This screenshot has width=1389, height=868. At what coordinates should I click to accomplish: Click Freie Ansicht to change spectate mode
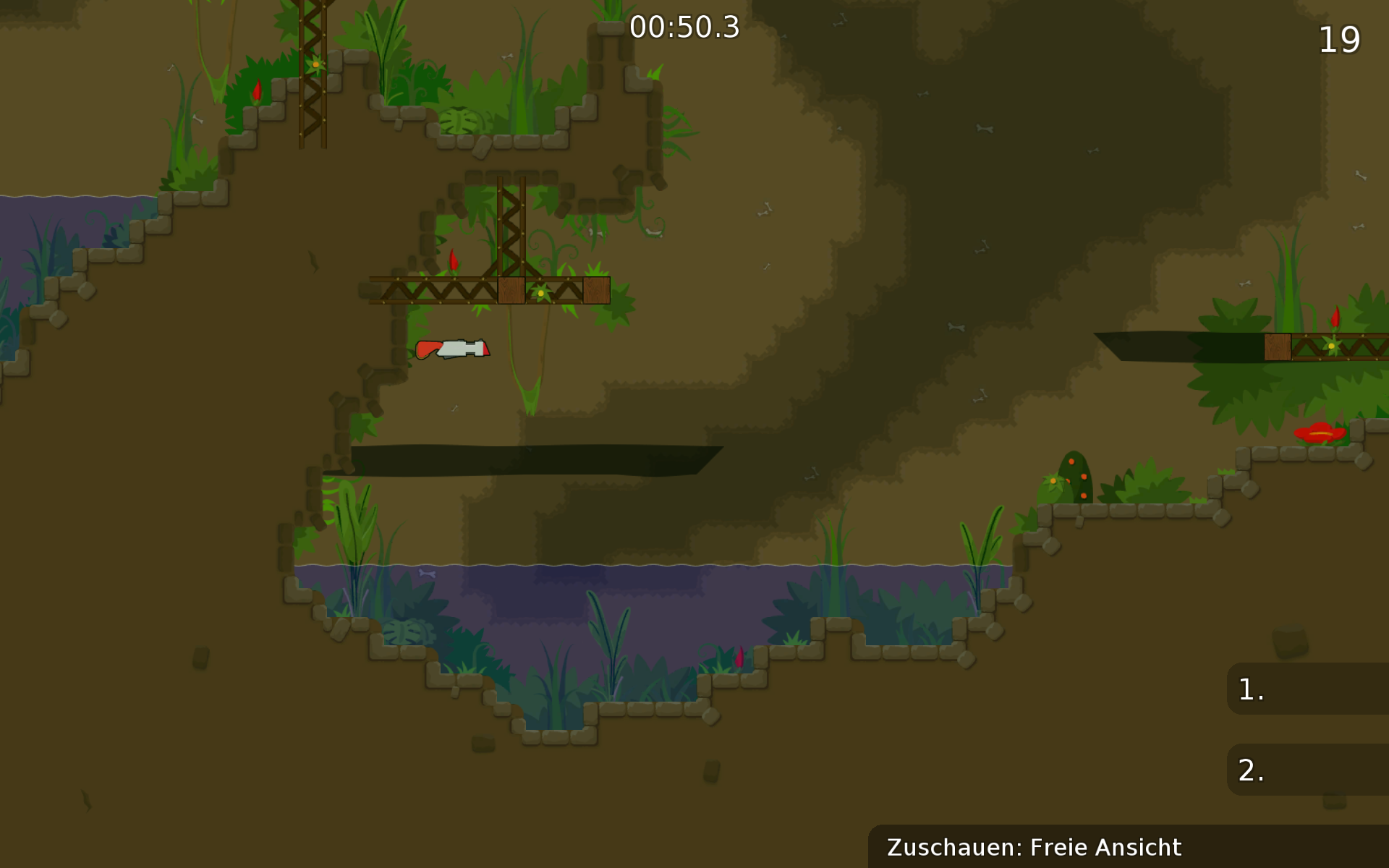pos(1105,846)
